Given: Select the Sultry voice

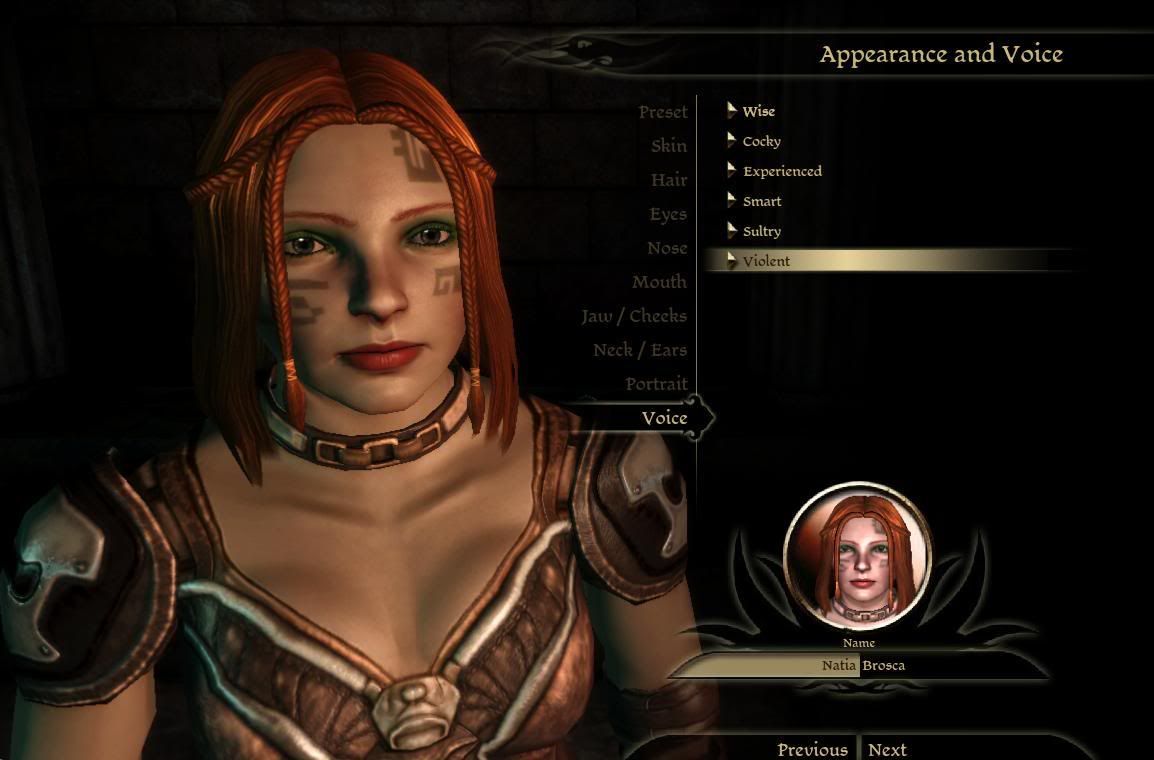Looking at the screenshot, I should pos(761,231).
